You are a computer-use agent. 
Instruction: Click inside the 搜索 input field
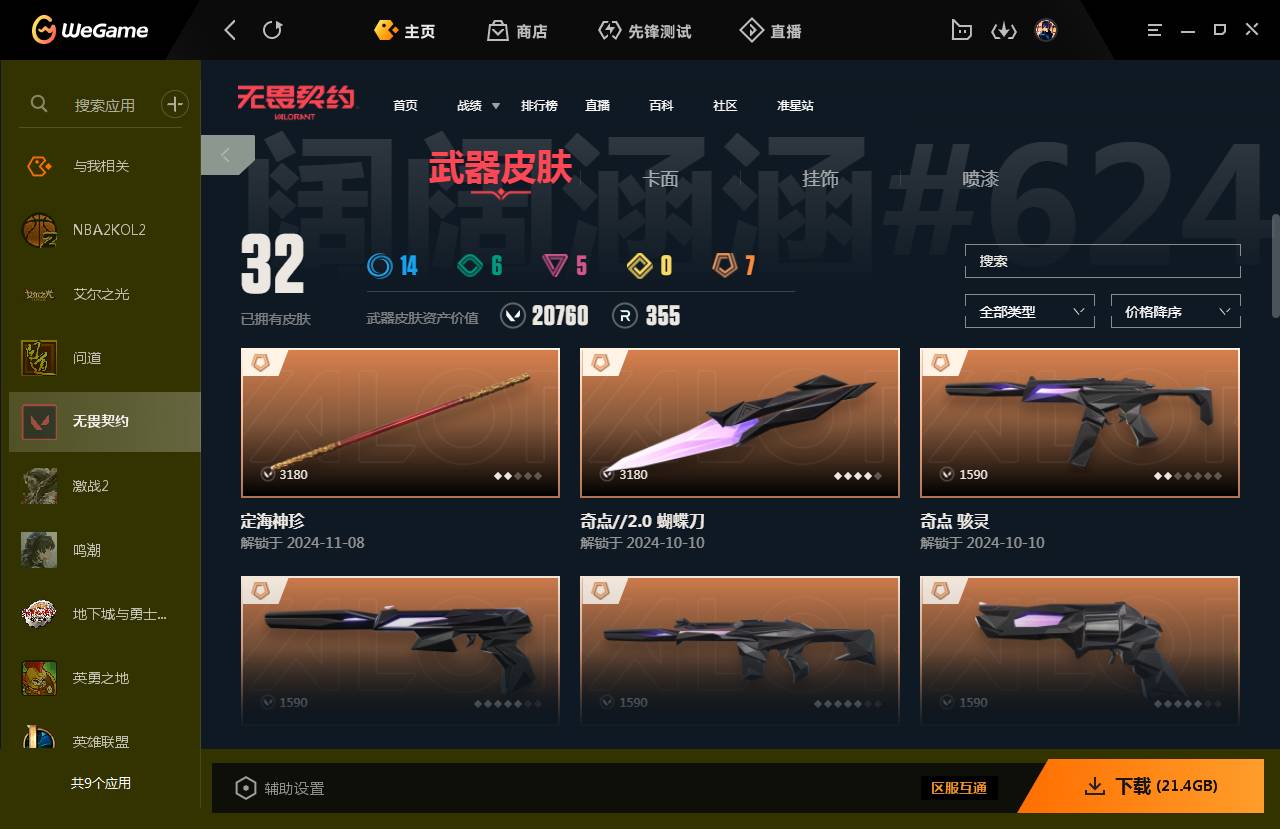click(1101, 261)
